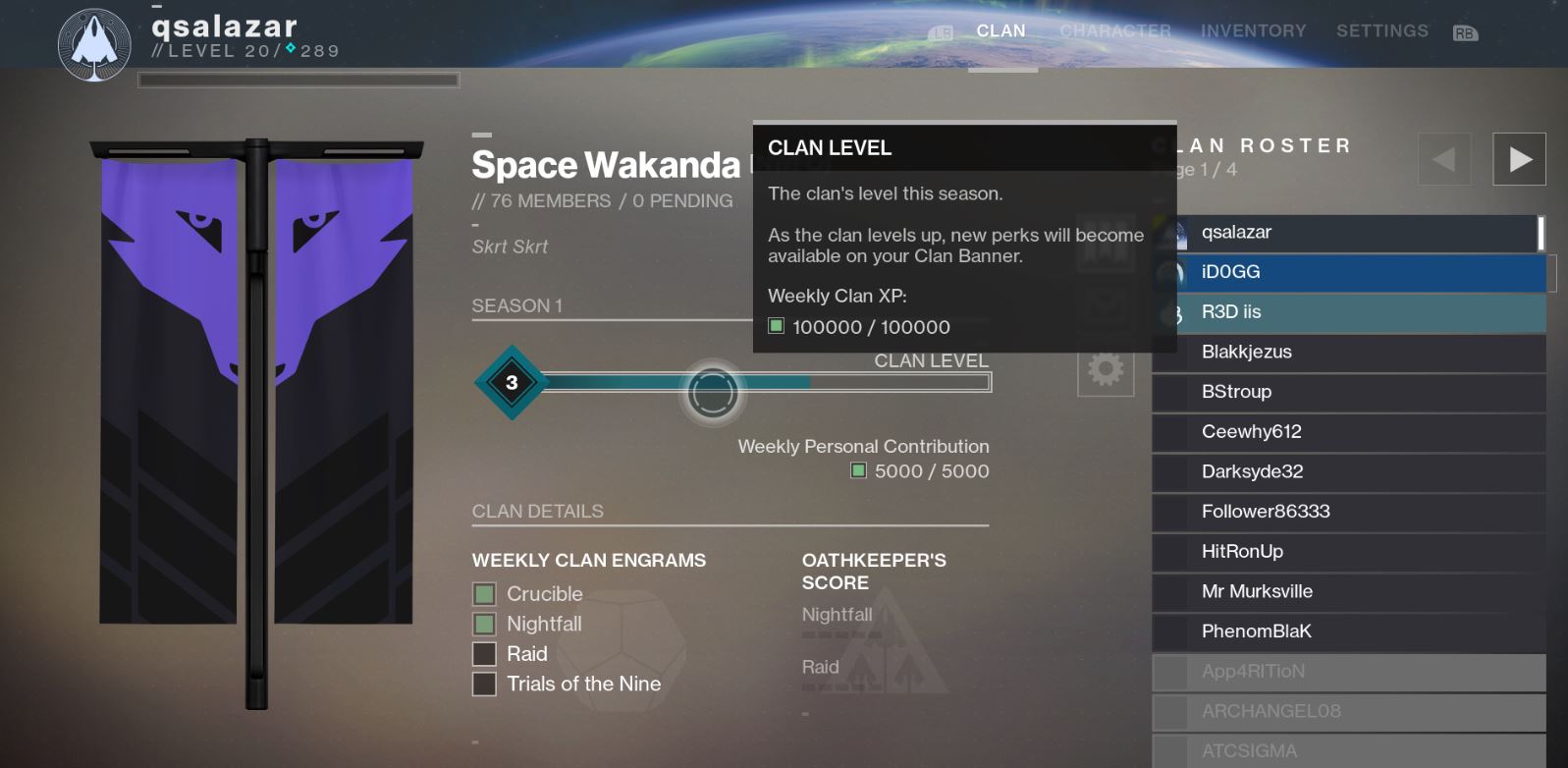Click the back arrow on Clan Roster

click(1442, 157)
